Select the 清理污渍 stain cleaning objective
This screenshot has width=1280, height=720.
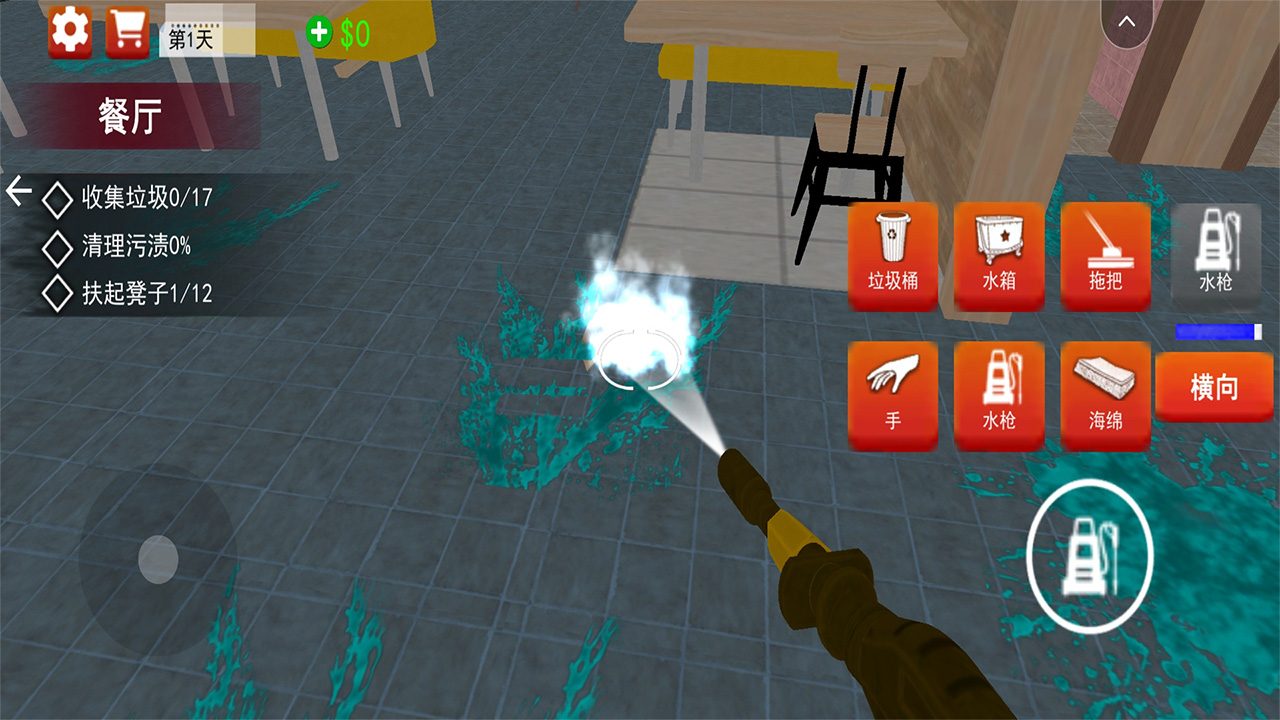pyautogui.click(x=135, y=245)
